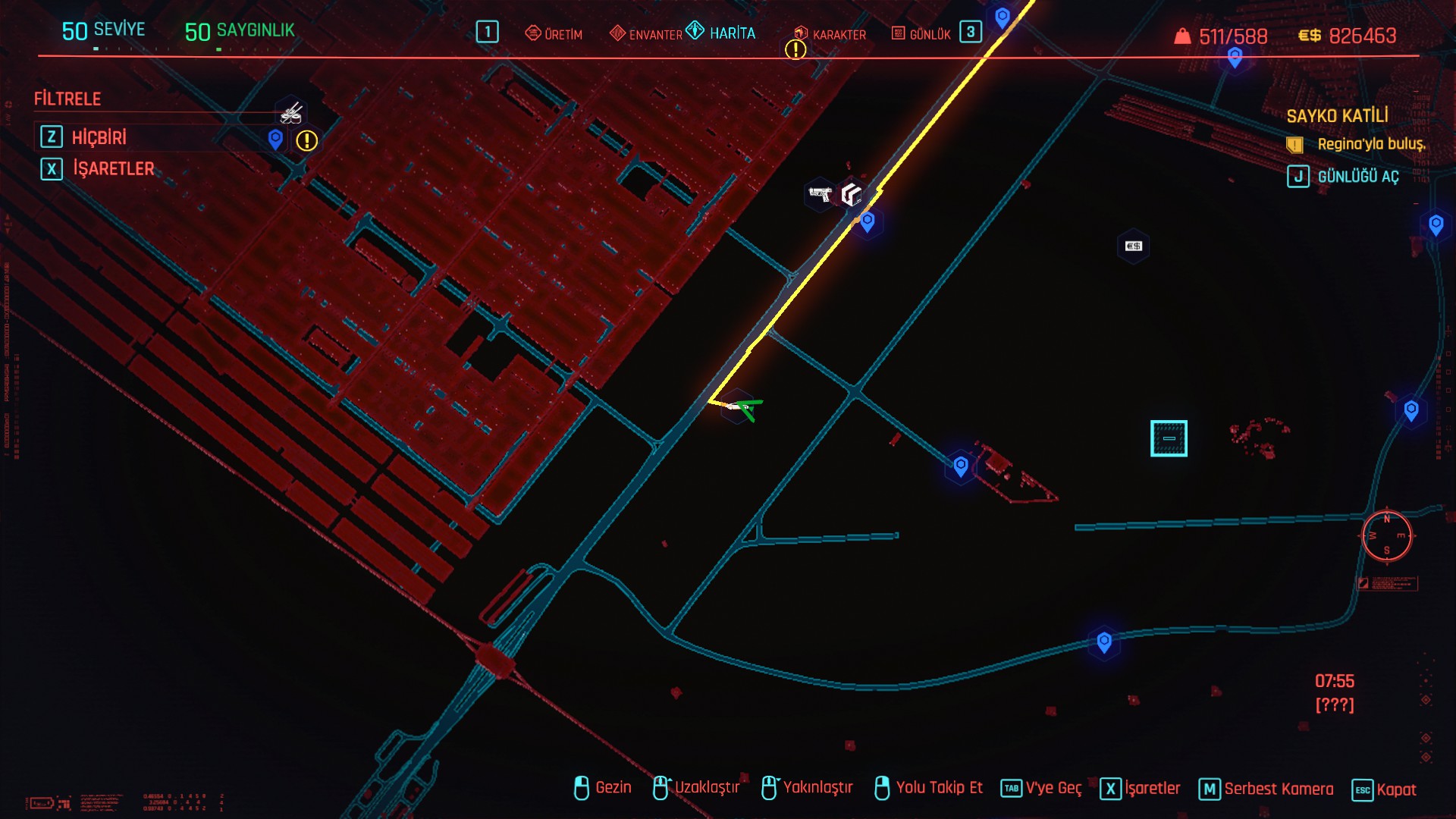Select the cyan square map marker
The image size is (1456, 819).
point(1169,438)
